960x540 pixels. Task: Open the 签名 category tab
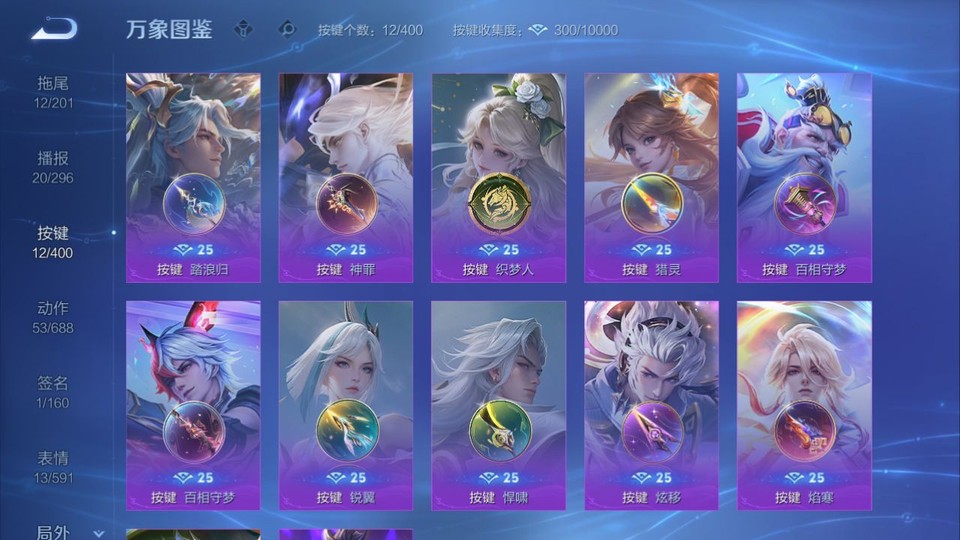tap(53, 392)
